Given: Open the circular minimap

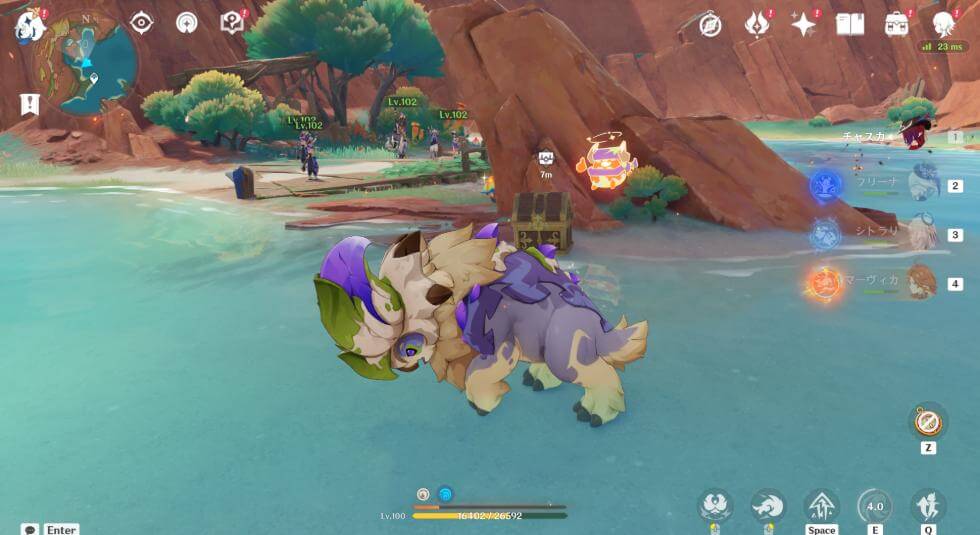Looking at the screenshot, I should coord(87,62).
